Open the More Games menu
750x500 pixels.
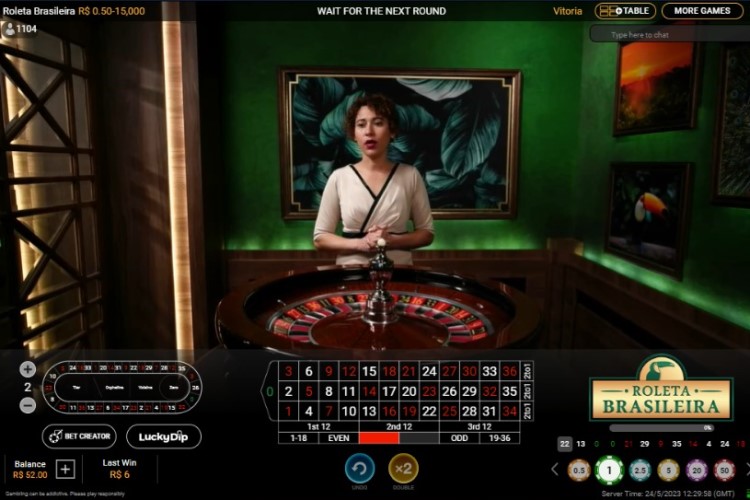701,11
